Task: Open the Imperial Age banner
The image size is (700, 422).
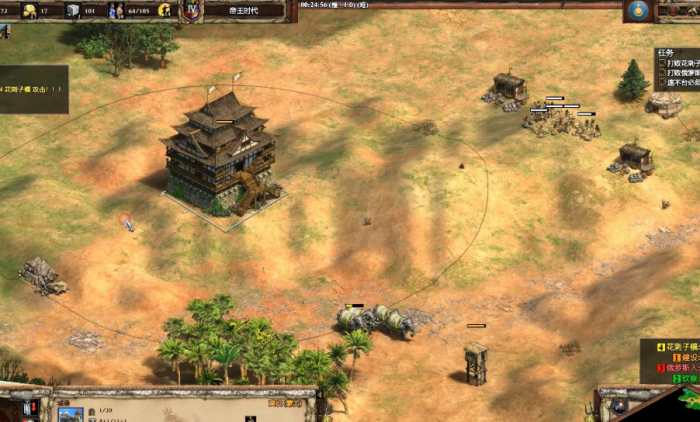Action: [243, 10]
